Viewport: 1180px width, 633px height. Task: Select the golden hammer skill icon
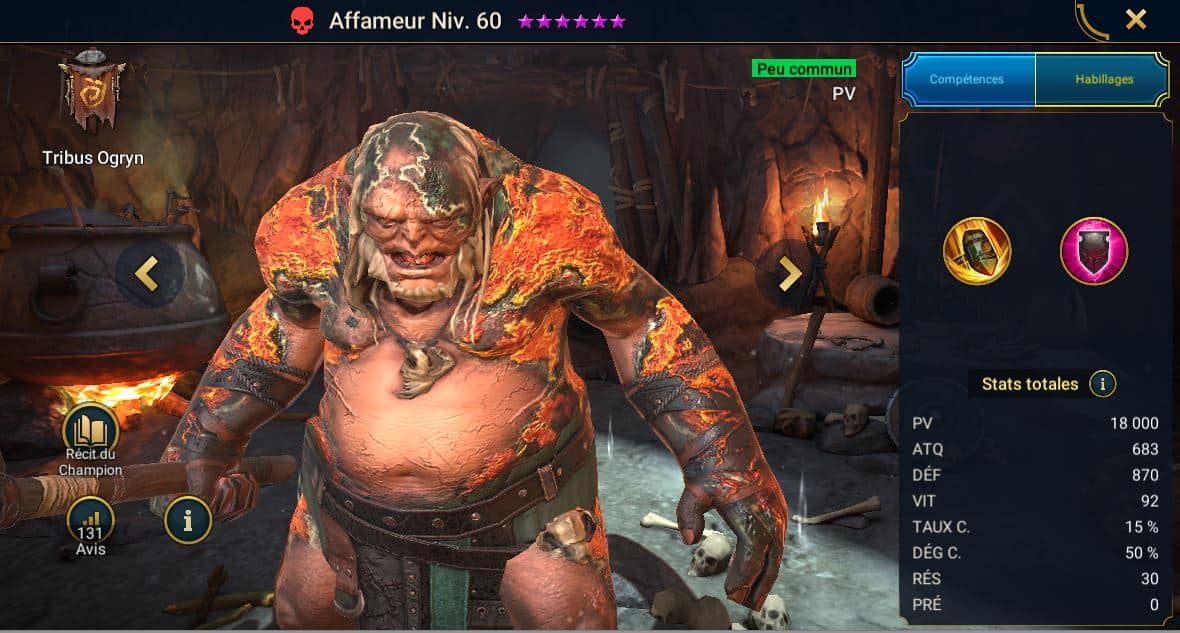tap(977, 251)
